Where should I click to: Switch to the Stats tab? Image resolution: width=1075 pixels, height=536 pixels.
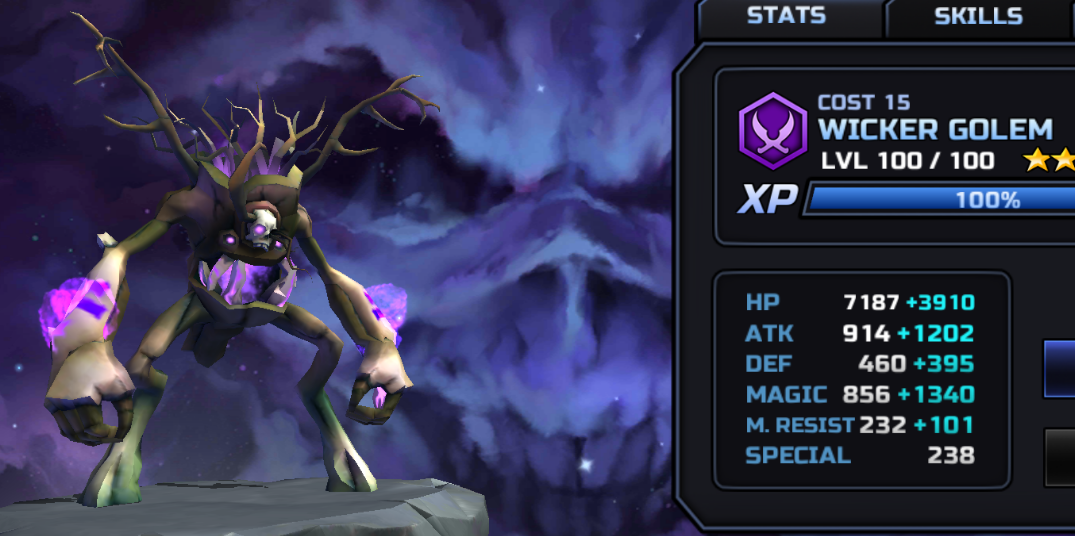[x=786, y=16]
